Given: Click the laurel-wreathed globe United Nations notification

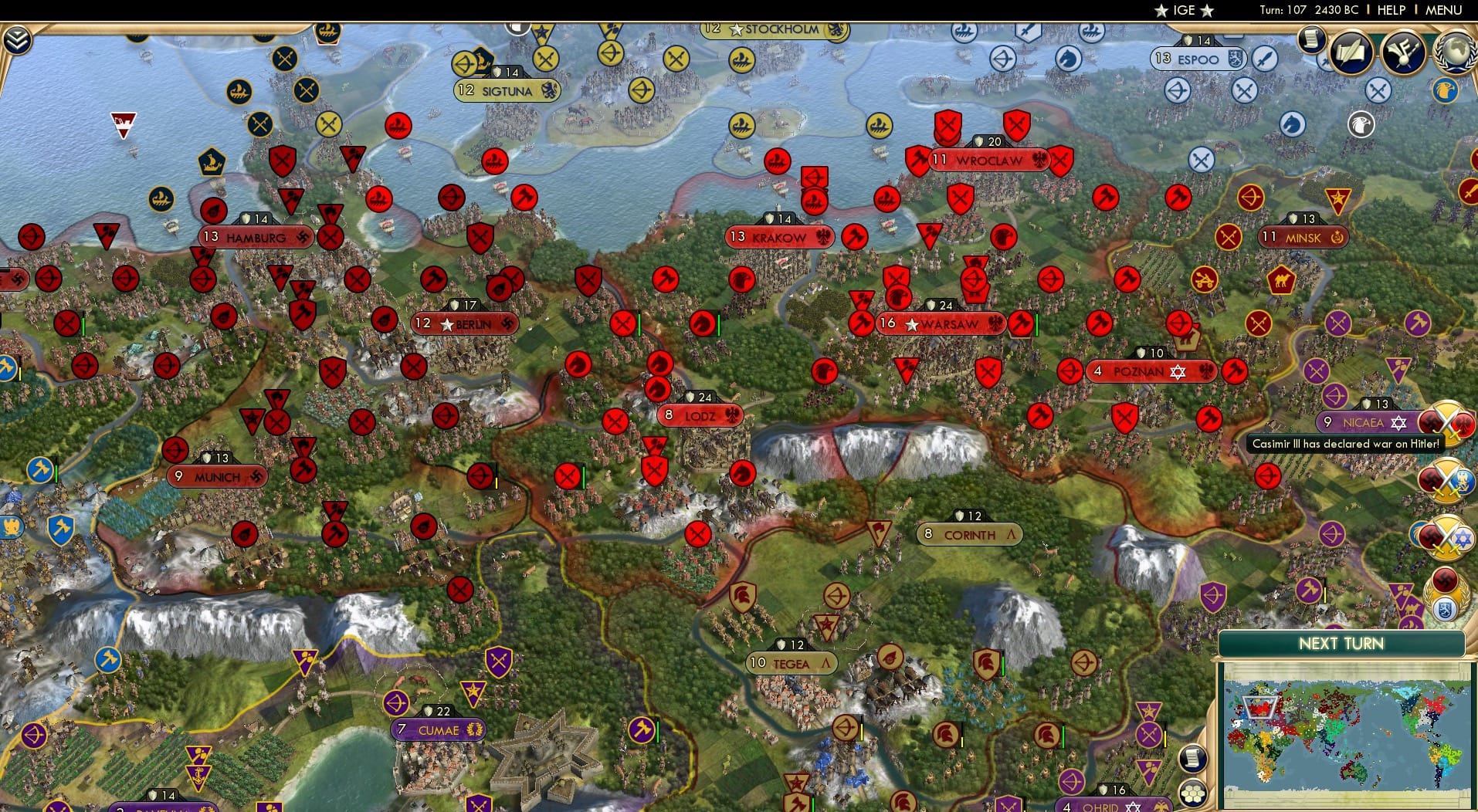Looking at the screenshot, I should tap(1456, 49).
